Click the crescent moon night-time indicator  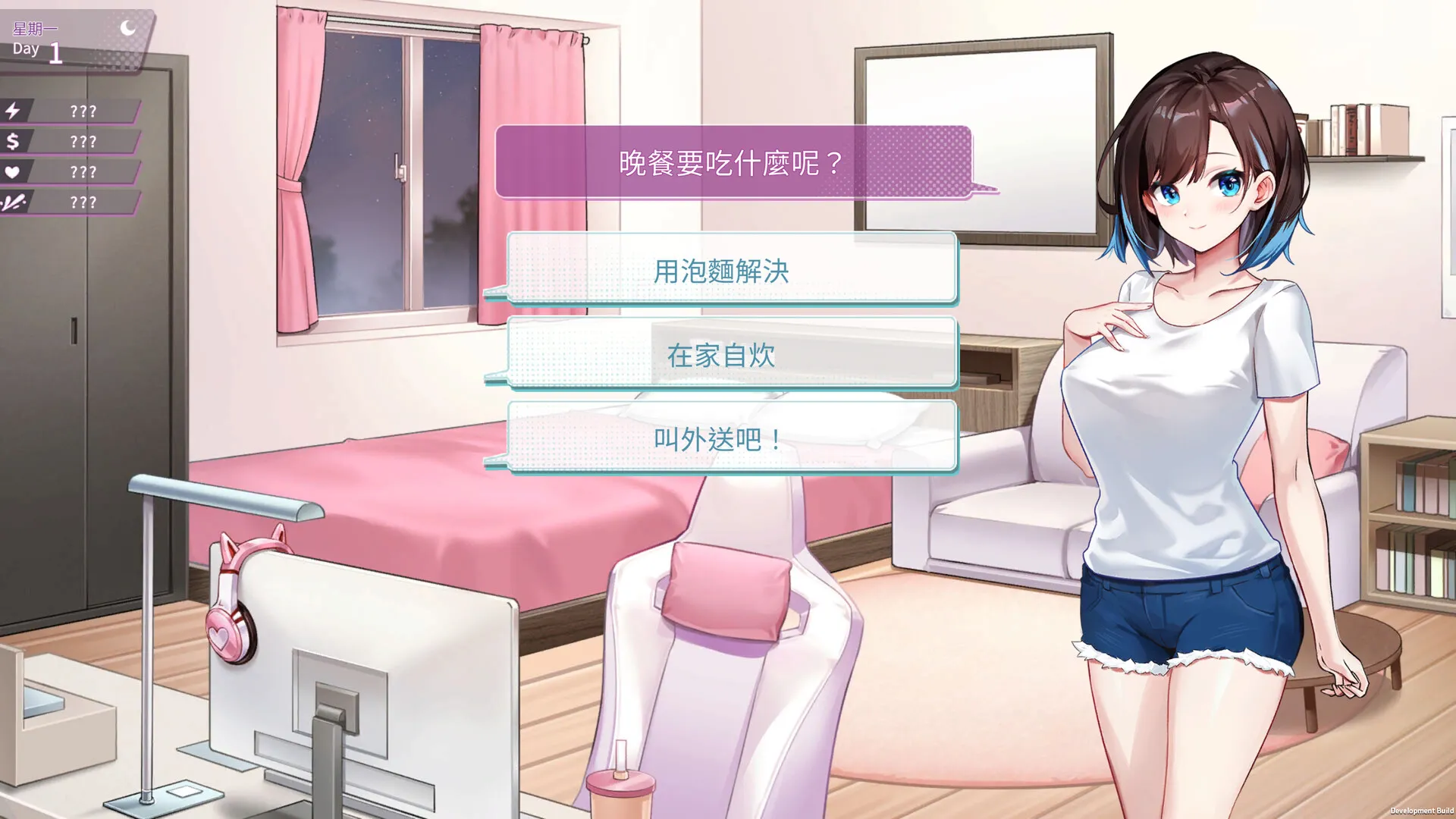point(127,27)
